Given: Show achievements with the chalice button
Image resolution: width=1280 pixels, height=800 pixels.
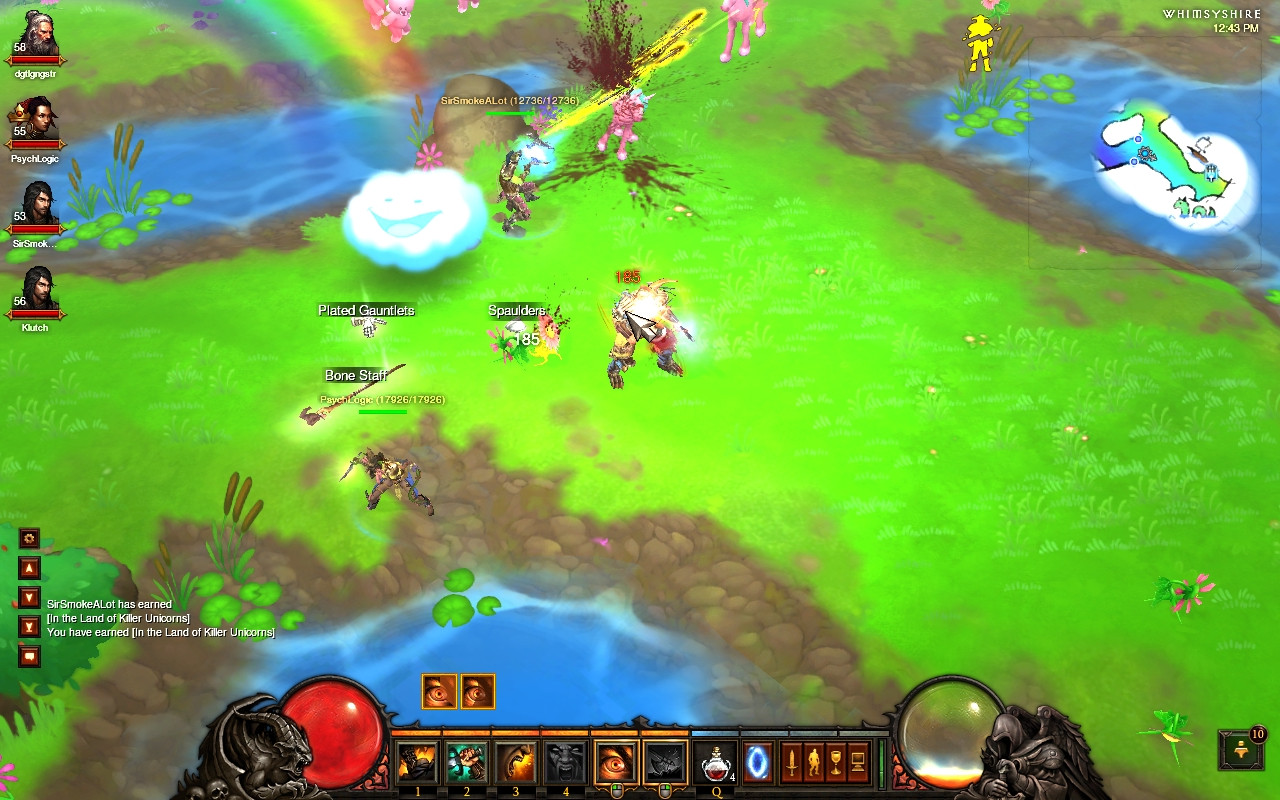Looking at the screenshot, I should coord(836,763).
